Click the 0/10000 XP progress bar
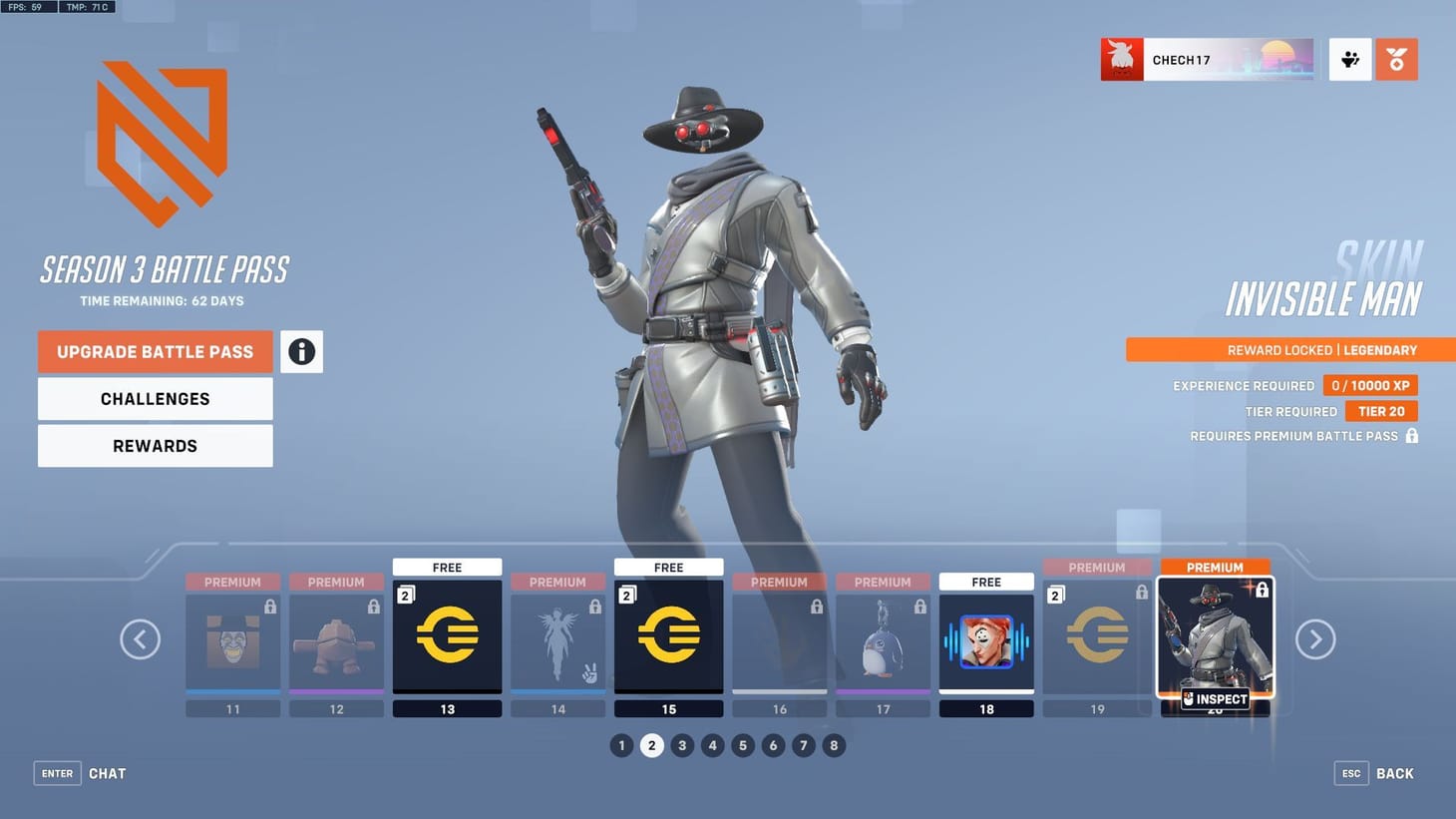The height and width of the screenshot is (819, 1456). pyautogui.click(x=1370, y=385)
